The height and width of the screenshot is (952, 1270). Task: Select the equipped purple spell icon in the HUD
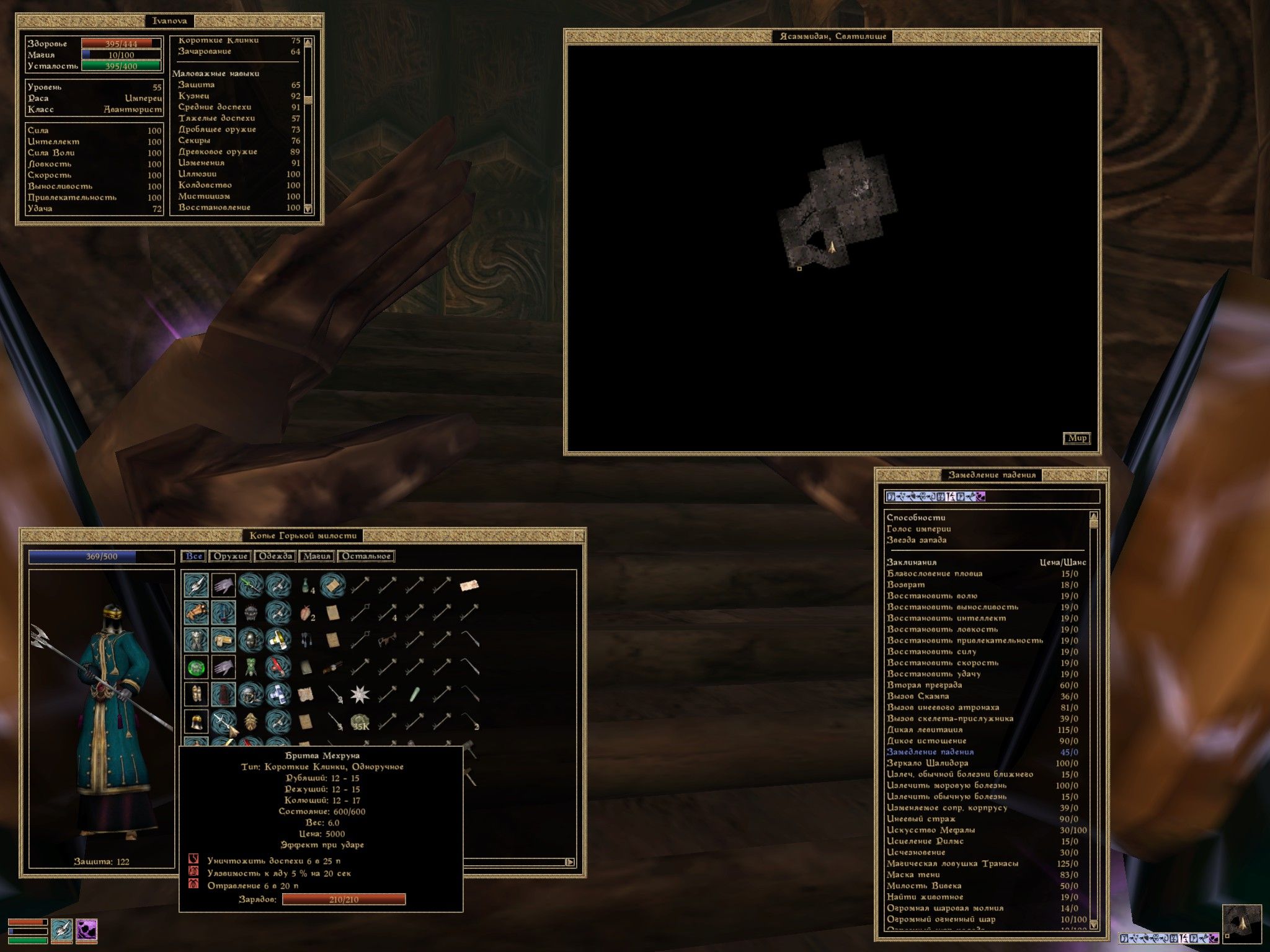pyautogui.click(x=86, y=931)
